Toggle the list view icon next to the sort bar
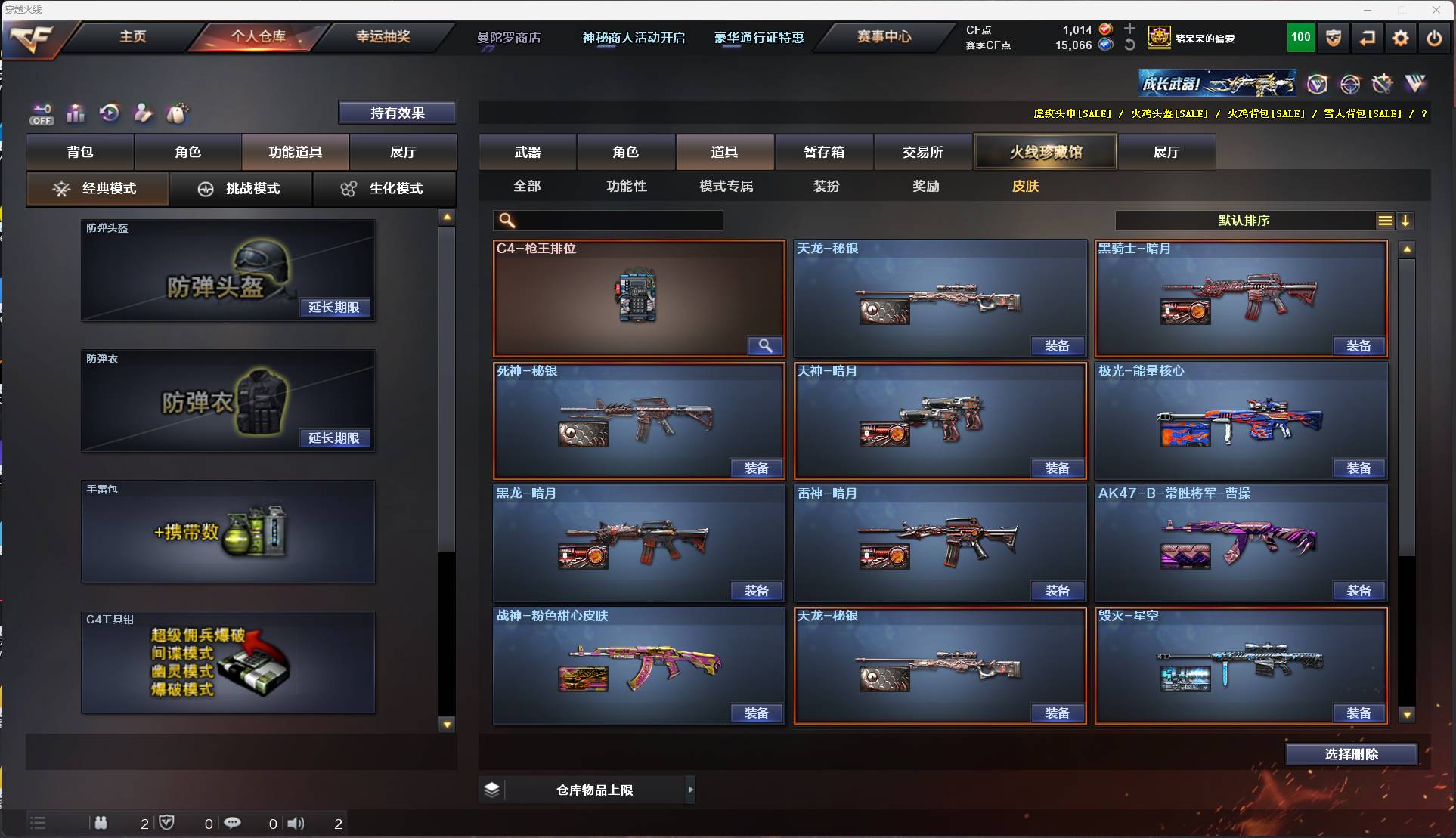 click(x=1384, y=221)
